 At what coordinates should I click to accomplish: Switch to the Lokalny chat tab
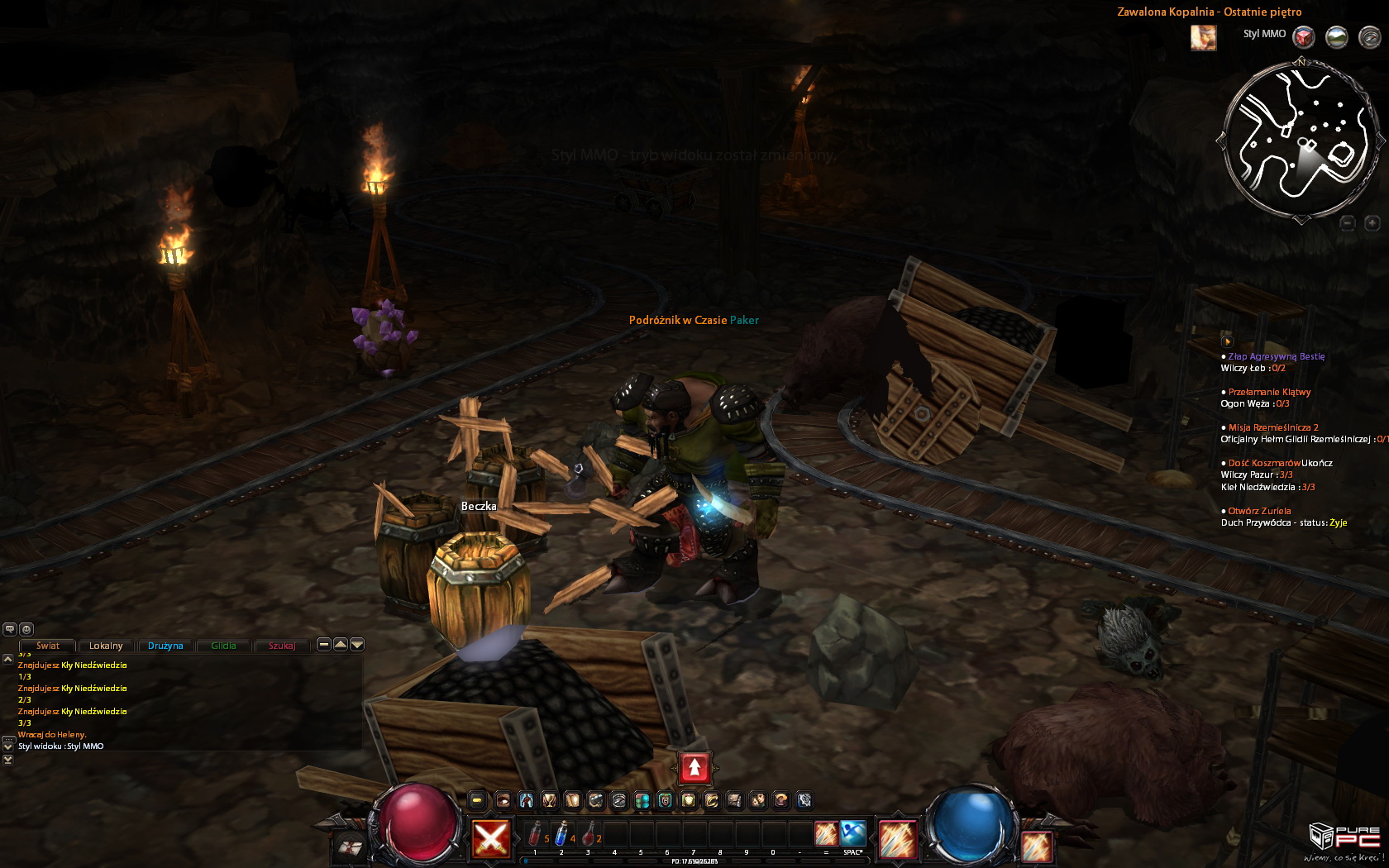[x=106, y=646]
